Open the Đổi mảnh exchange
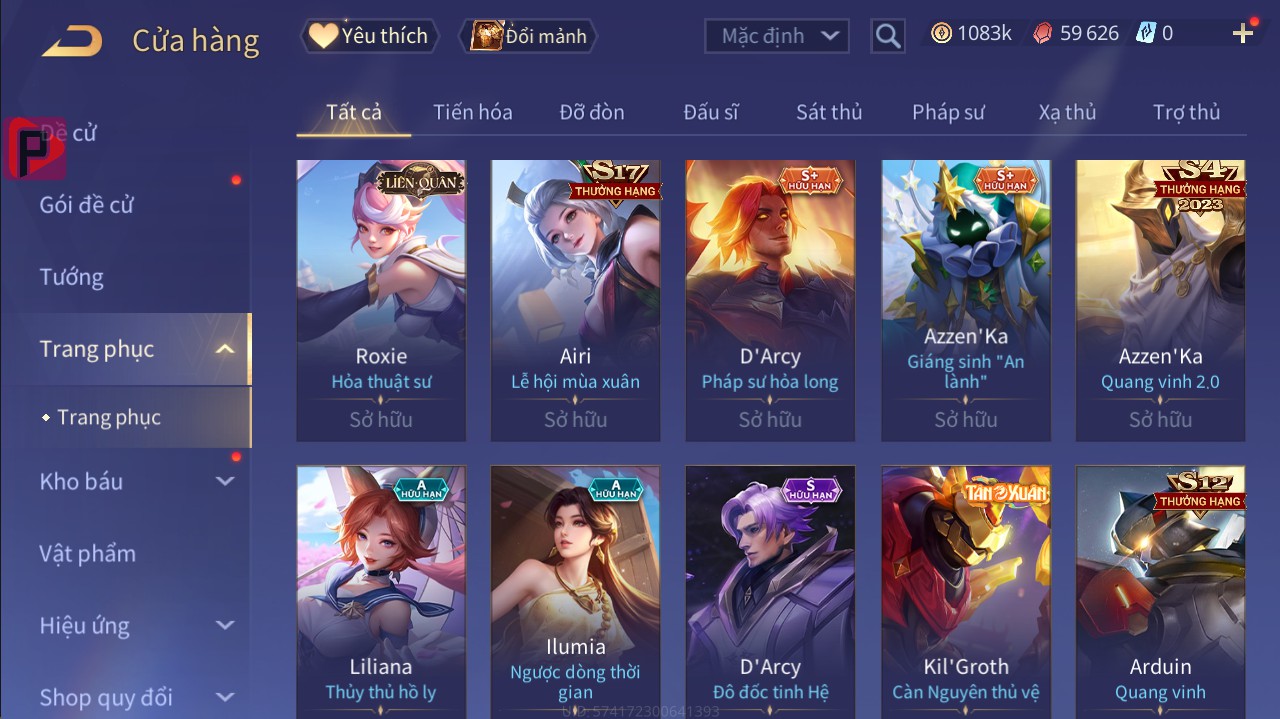 tap(529, 36)
